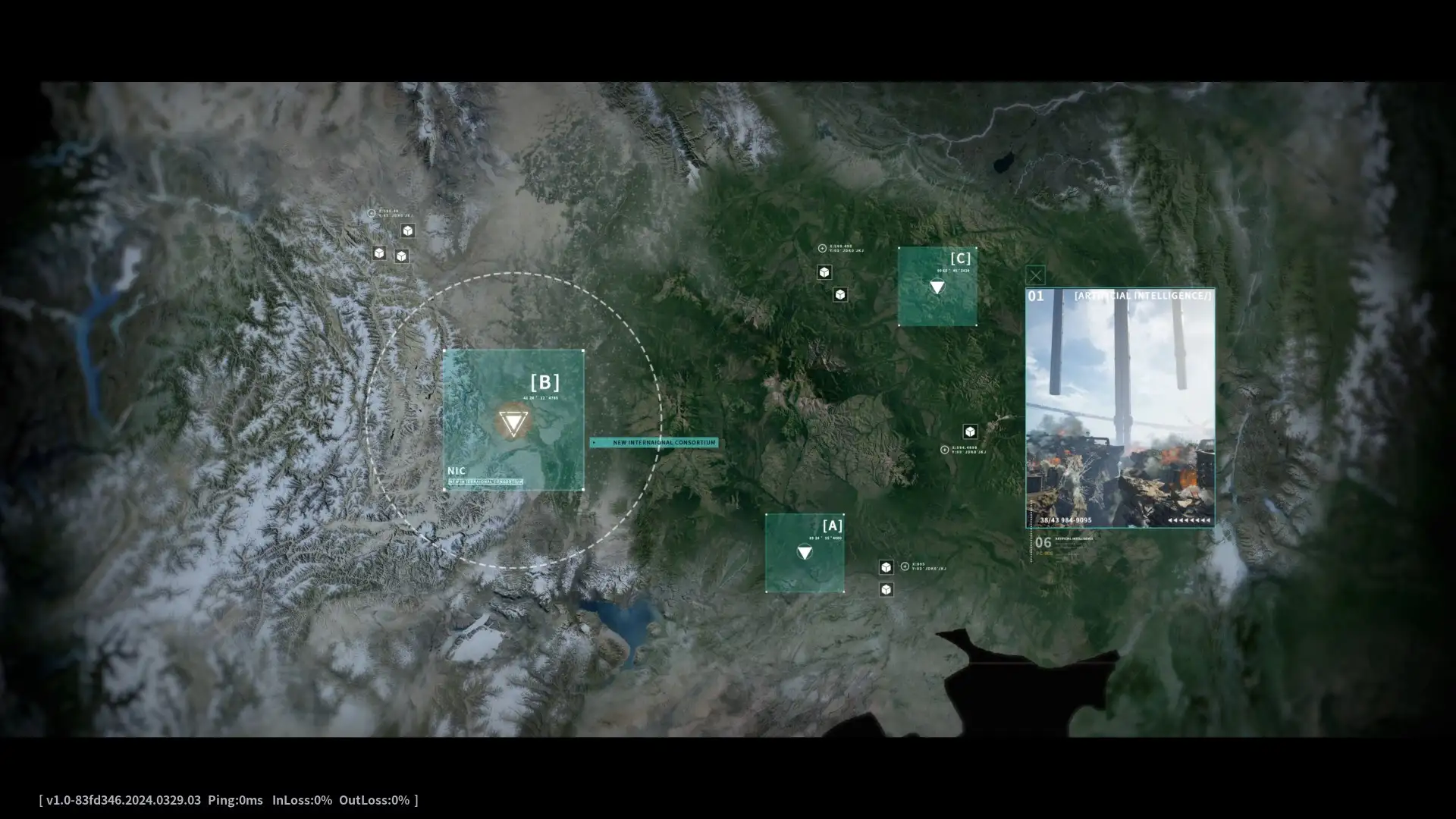Close the Artificial Intelligence info panel
Screen dimensions: 1456x819
coord(1035,275)
